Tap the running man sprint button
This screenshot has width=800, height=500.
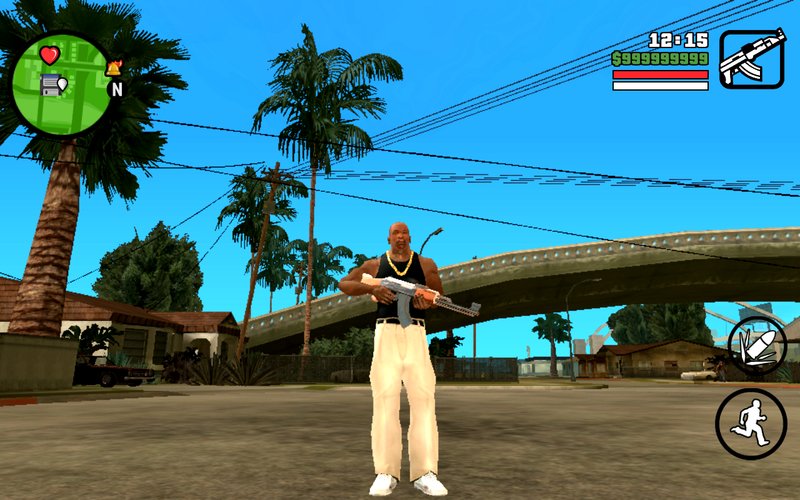[750, 423]
